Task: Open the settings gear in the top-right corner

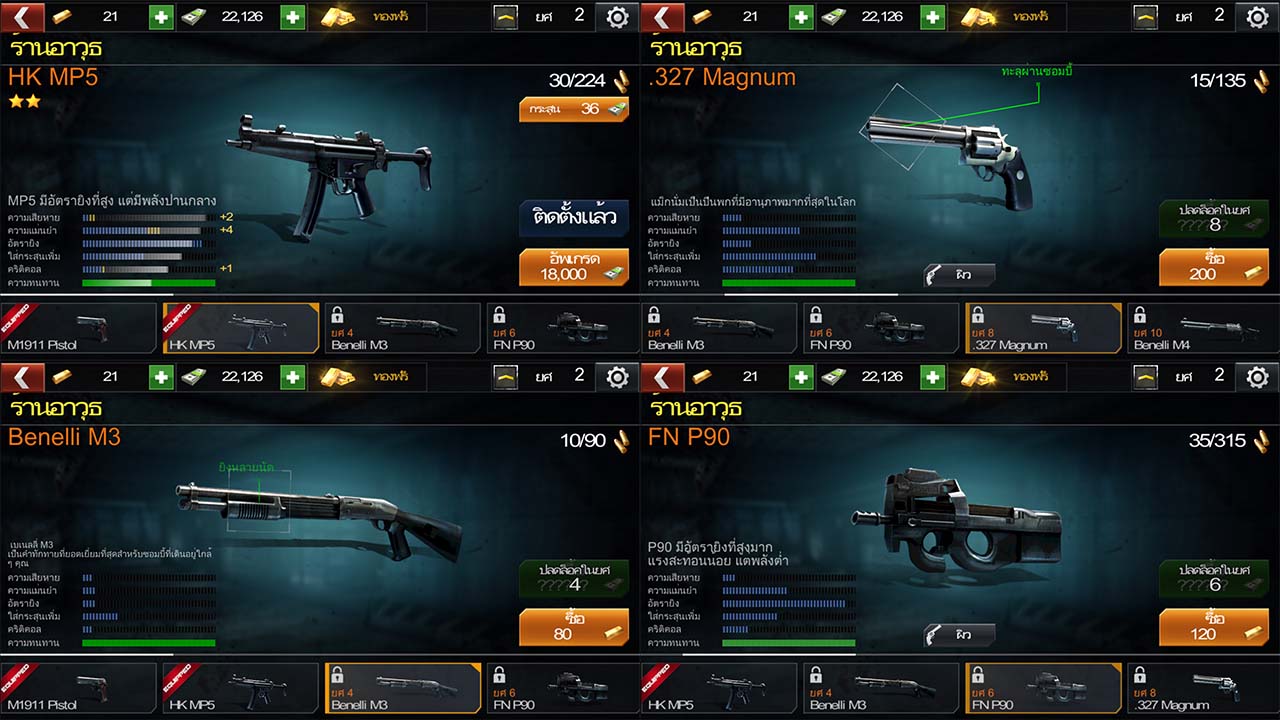Action: tap(1257, 16)
